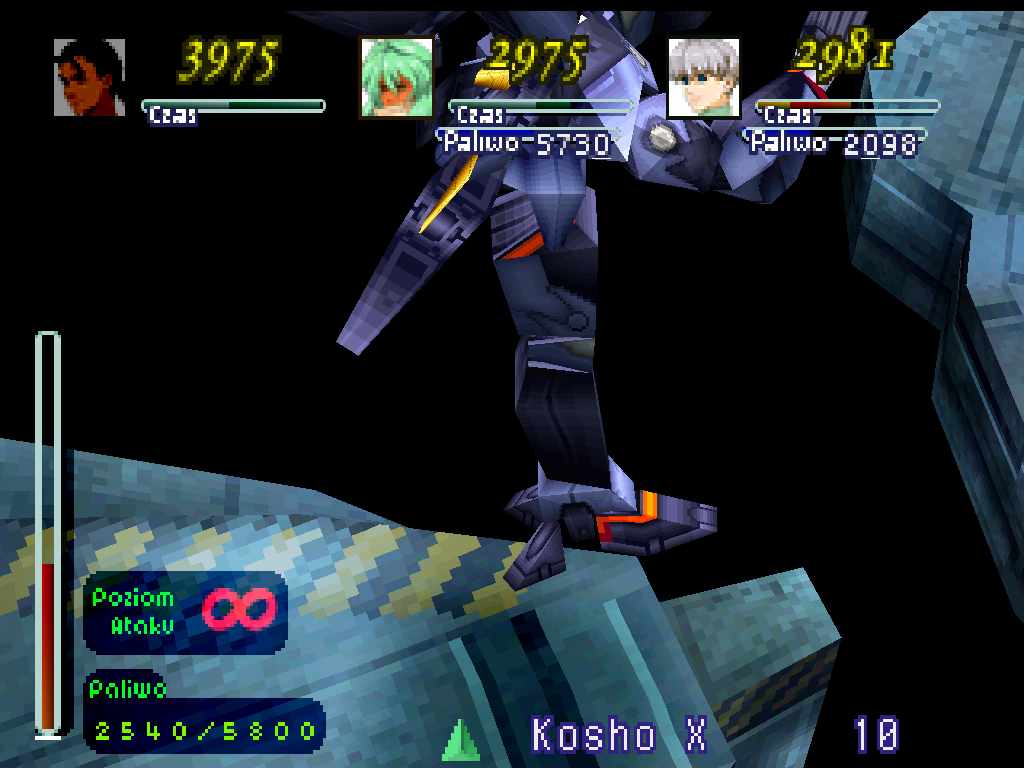Select the dark-haired character portrait
Screen dimensions: 1024x768
[89, 77]
